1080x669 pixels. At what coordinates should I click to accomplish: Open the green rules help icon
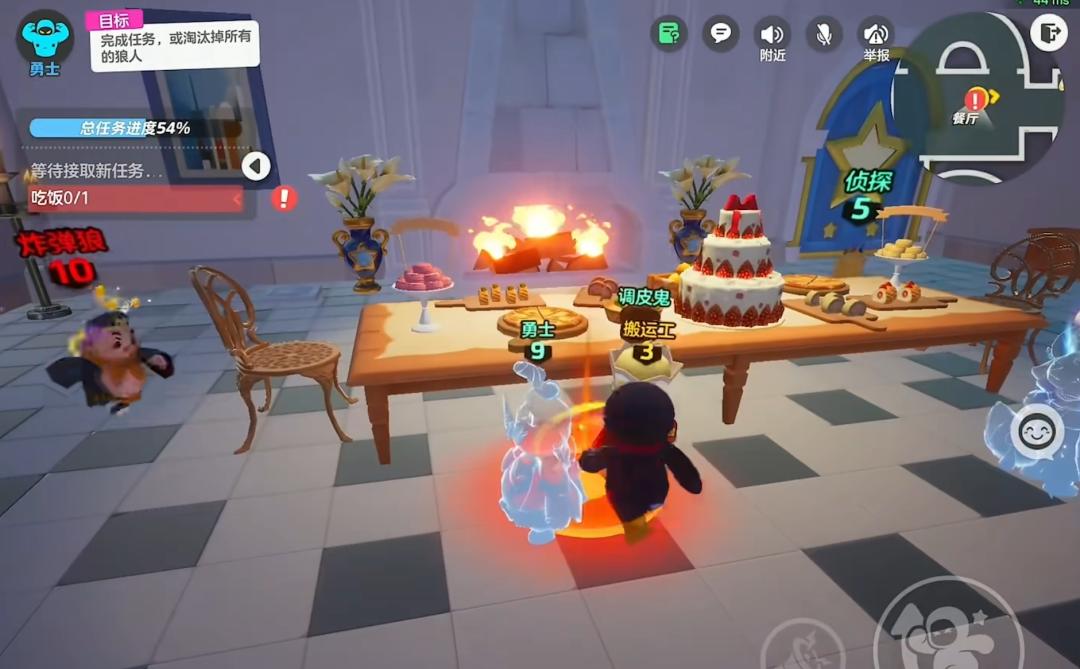pyautogui.click(x=669, y=34)
